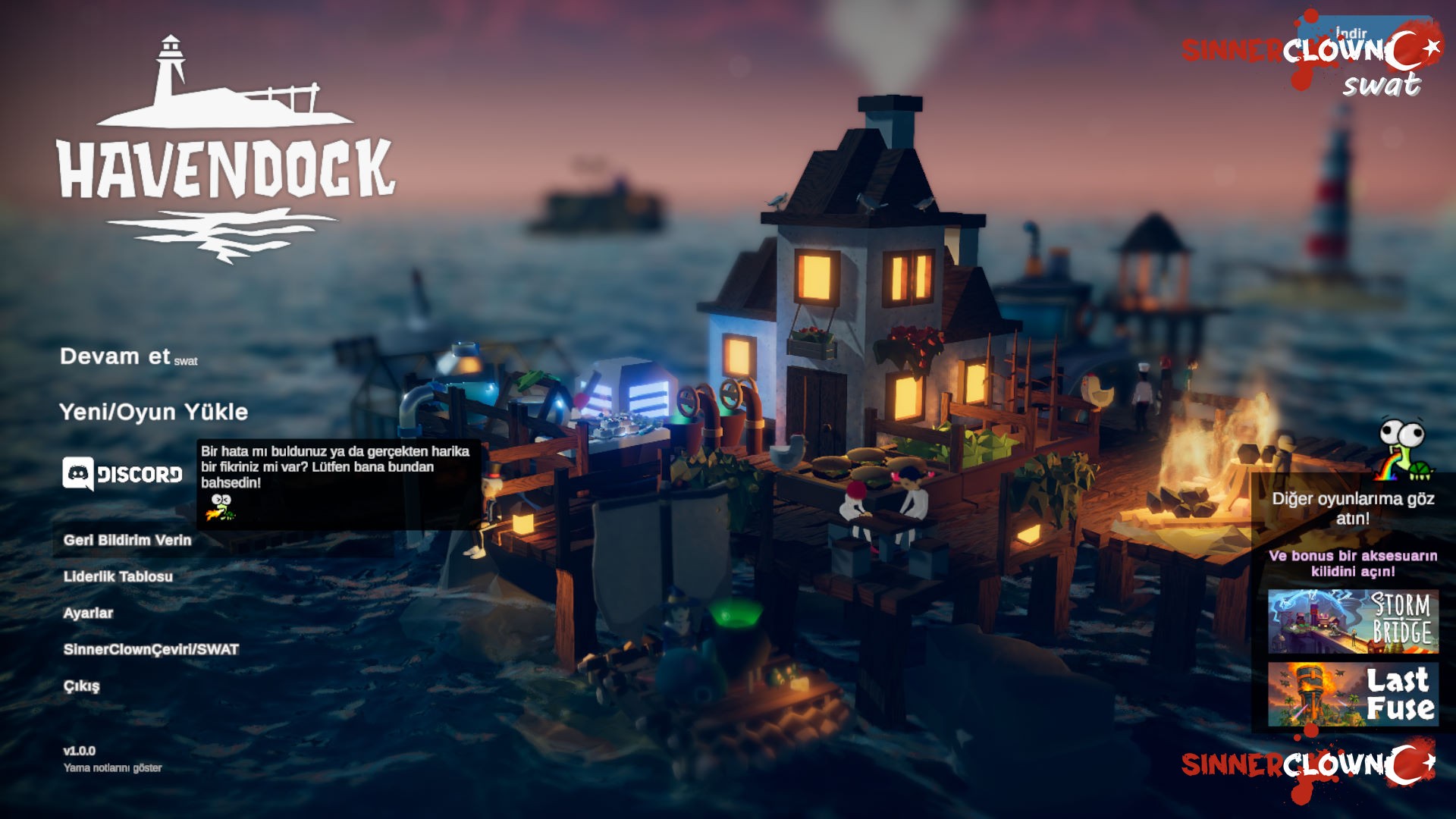Open the Liderlik Tablosu leaderboard

click(x=118, y=576)
